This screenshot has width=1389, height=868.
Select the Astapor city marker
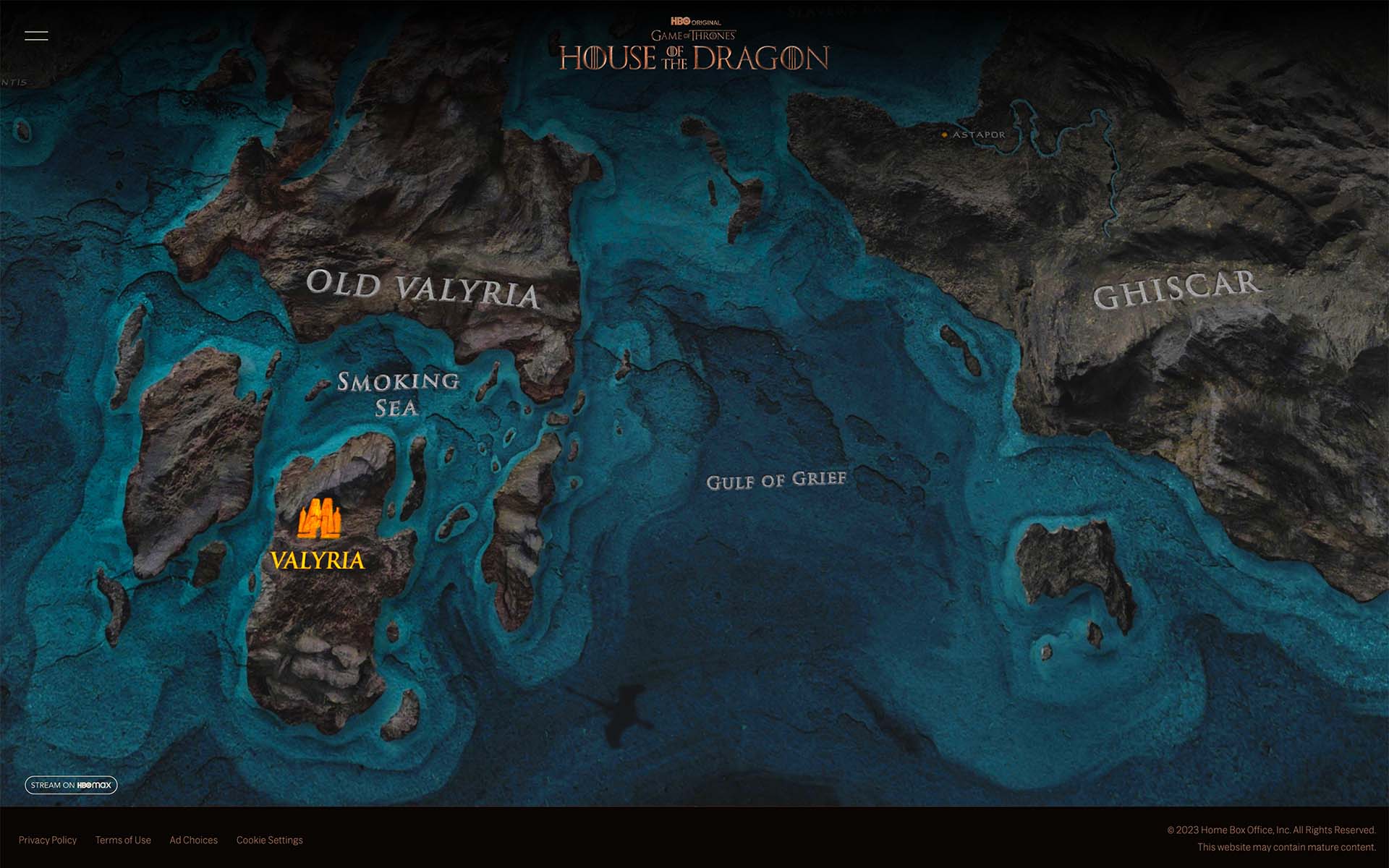[945, 135]
